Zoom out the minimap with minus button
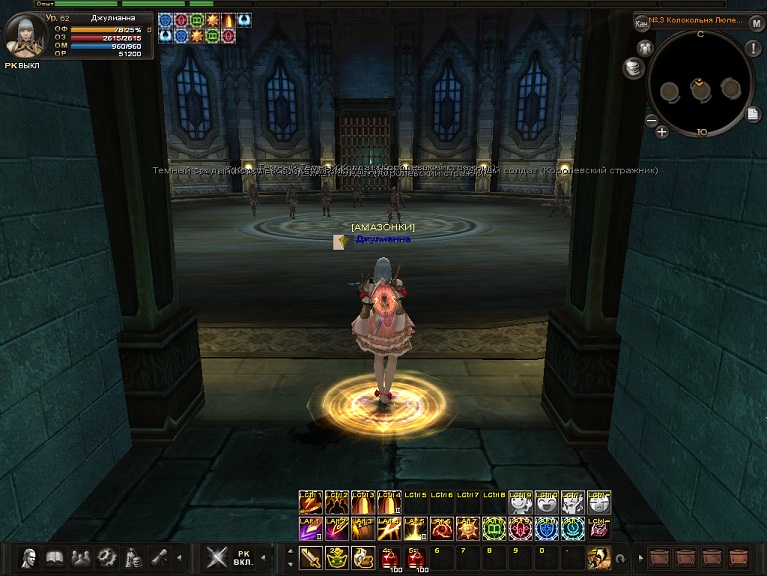The width and height of the screenshot is (767, 576). coord(651,121)
